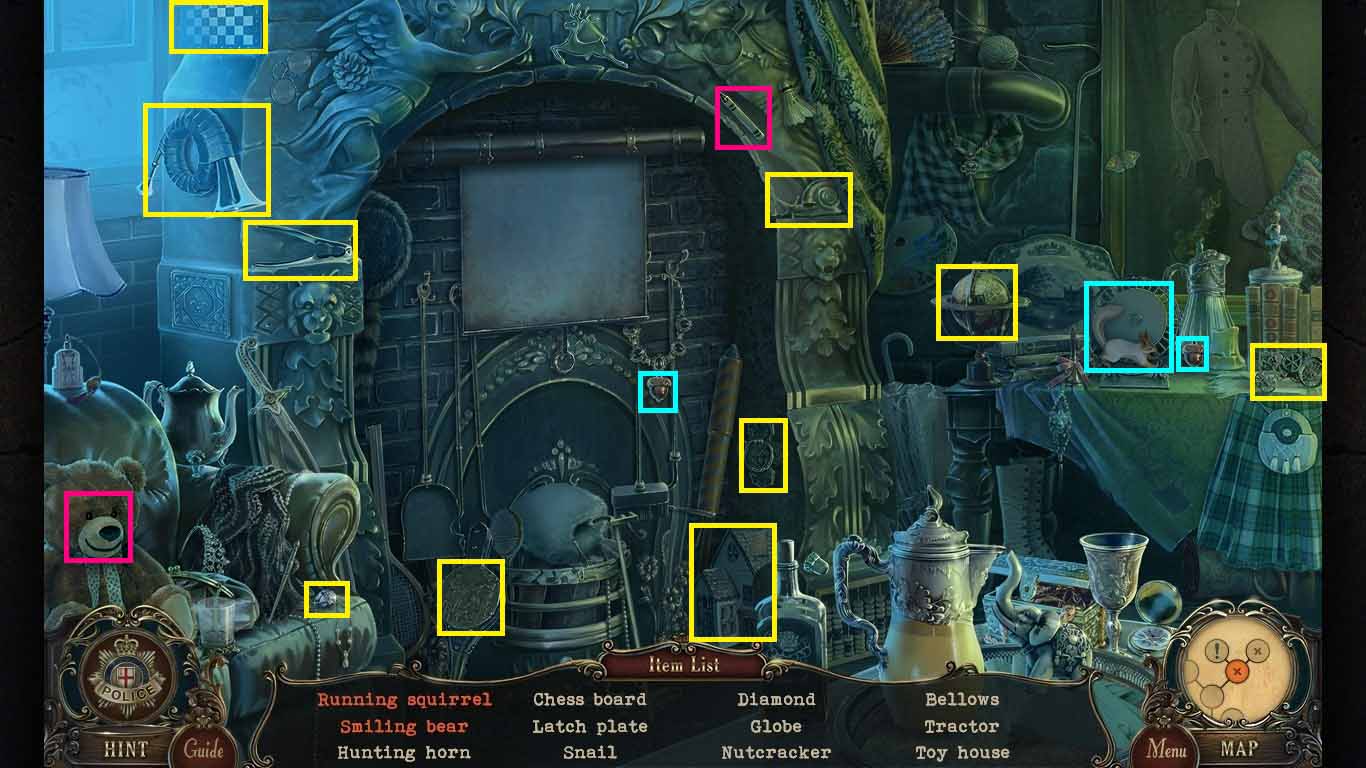Click the diamond on the sofa arm
Image resolution: width=1366 pixels, height=768 pixels.
pos(325,597)
